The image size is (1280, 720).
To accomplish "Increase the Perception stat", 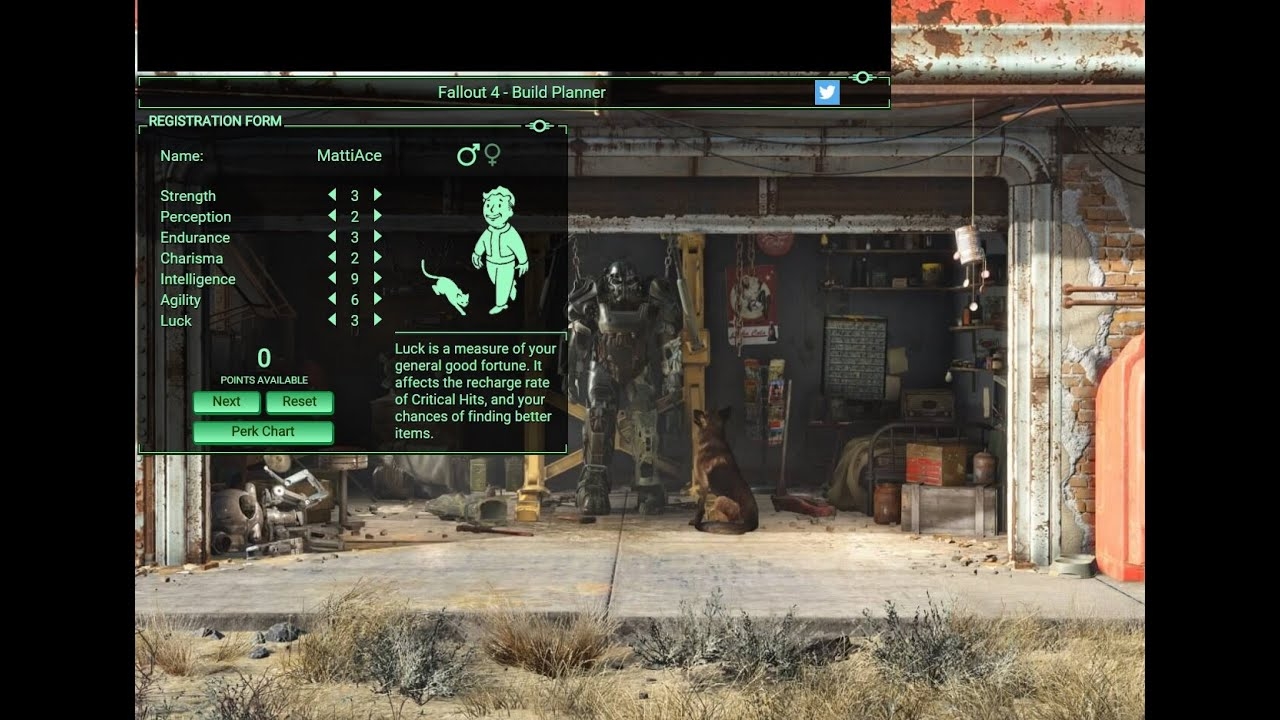I will pyautogui.click(x=378, y=216).
